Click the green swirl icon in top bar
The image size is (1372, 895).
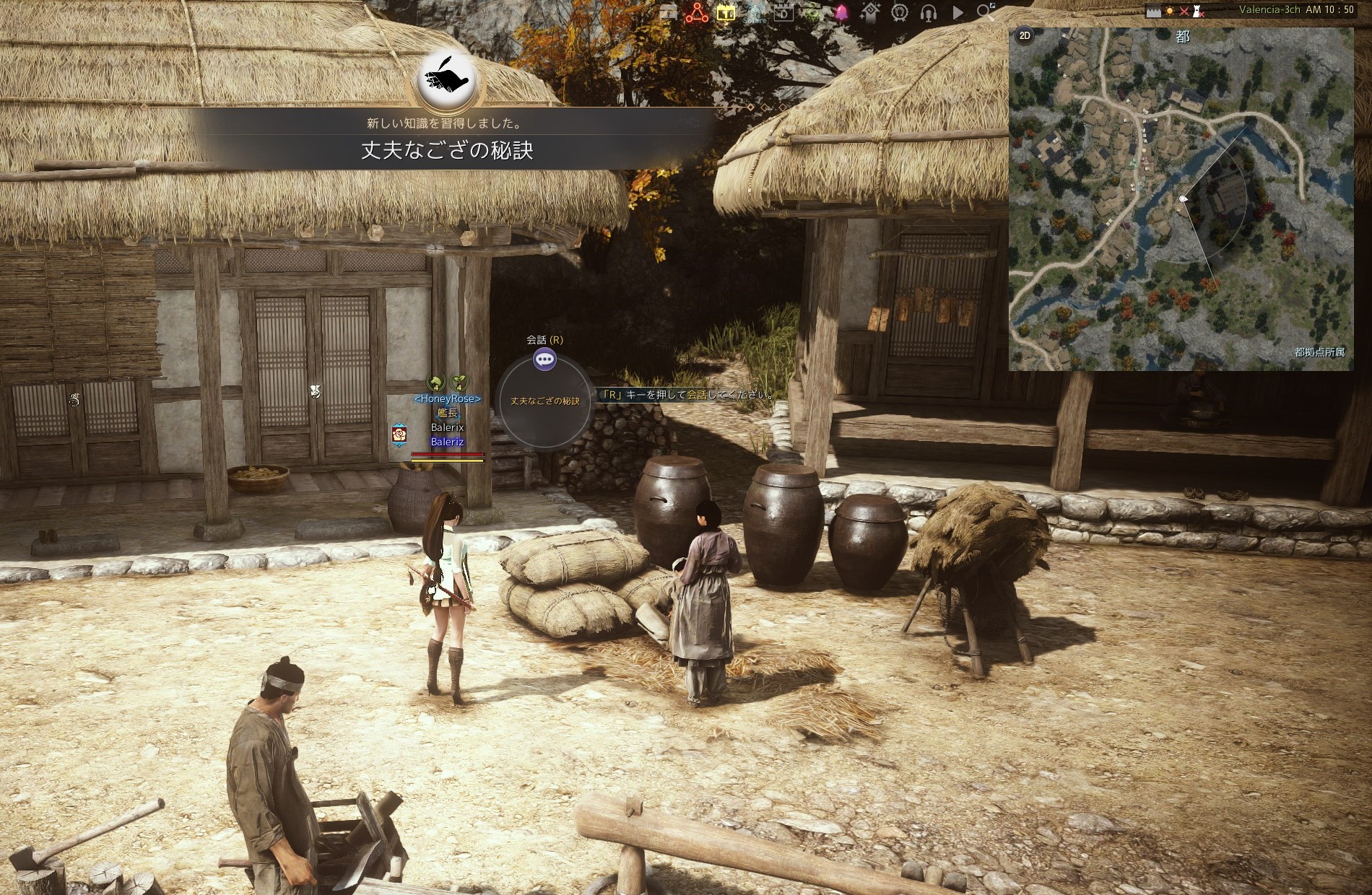point(812,12)
